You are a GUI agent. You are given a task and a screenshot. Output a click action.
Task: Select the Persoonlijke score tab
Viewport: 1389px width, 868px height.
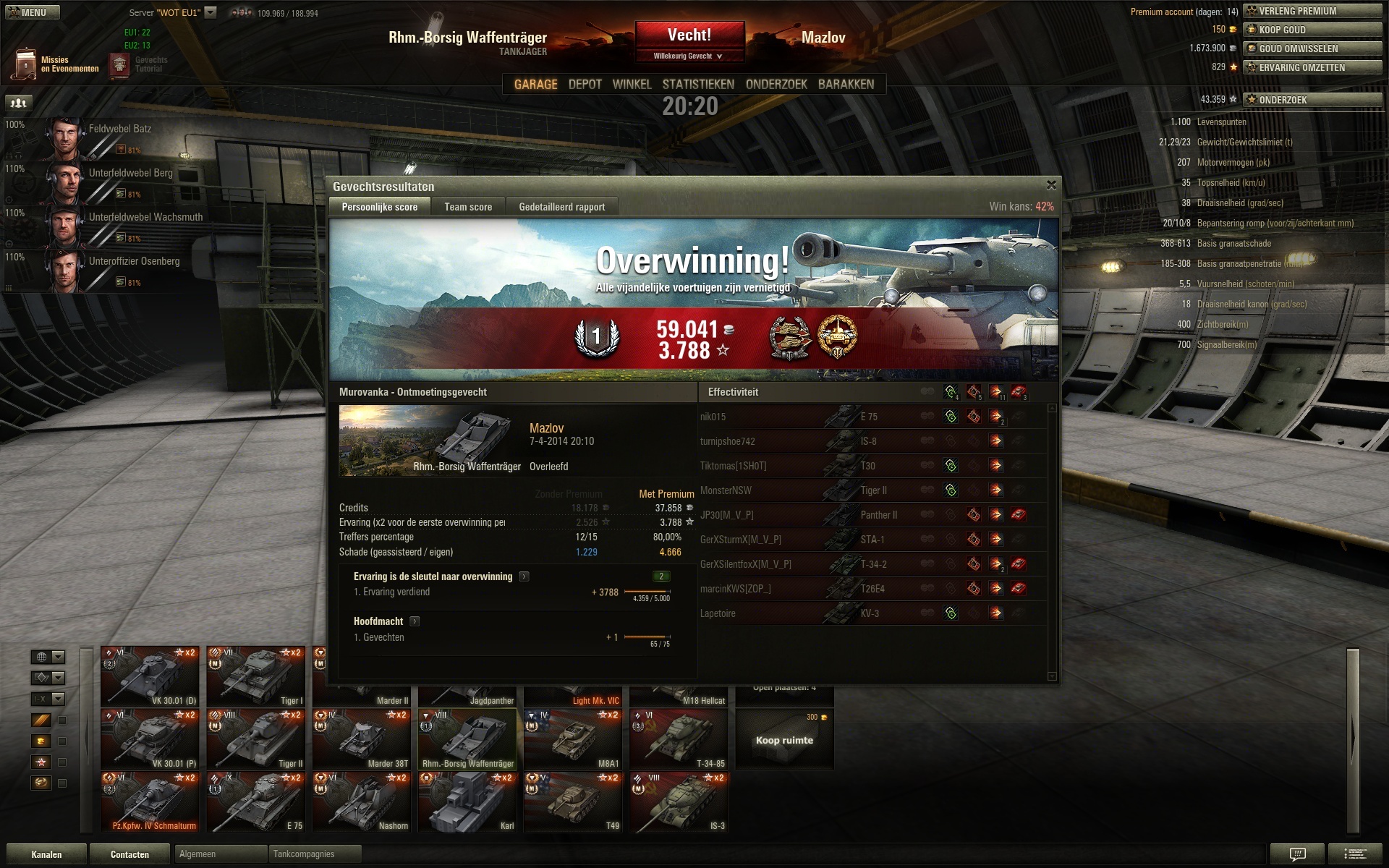pos(379,207)
